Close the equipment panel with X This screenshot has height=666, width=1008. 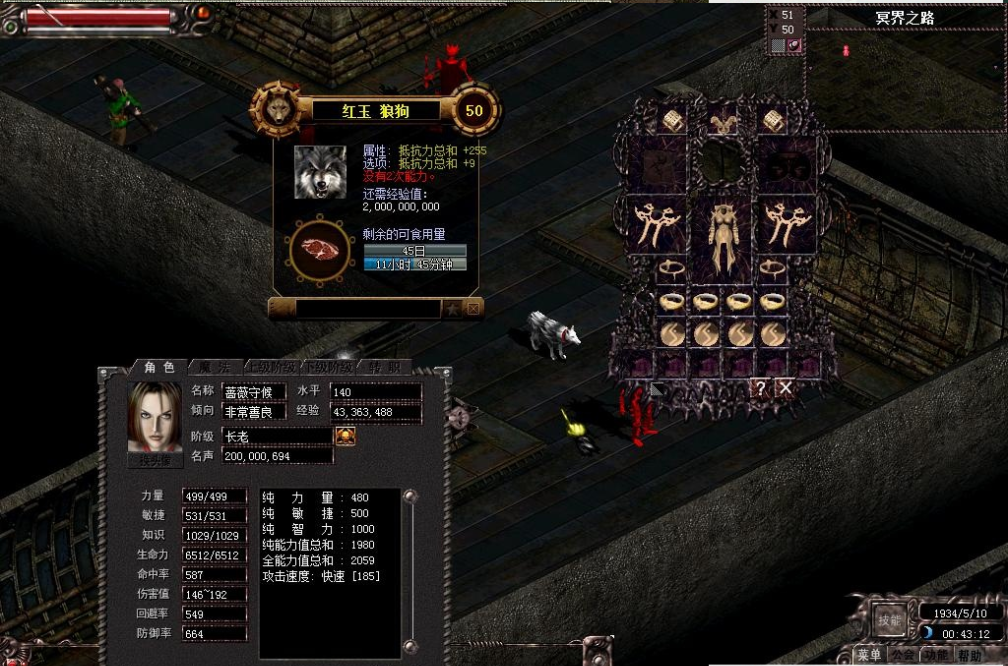coord(786,387)
